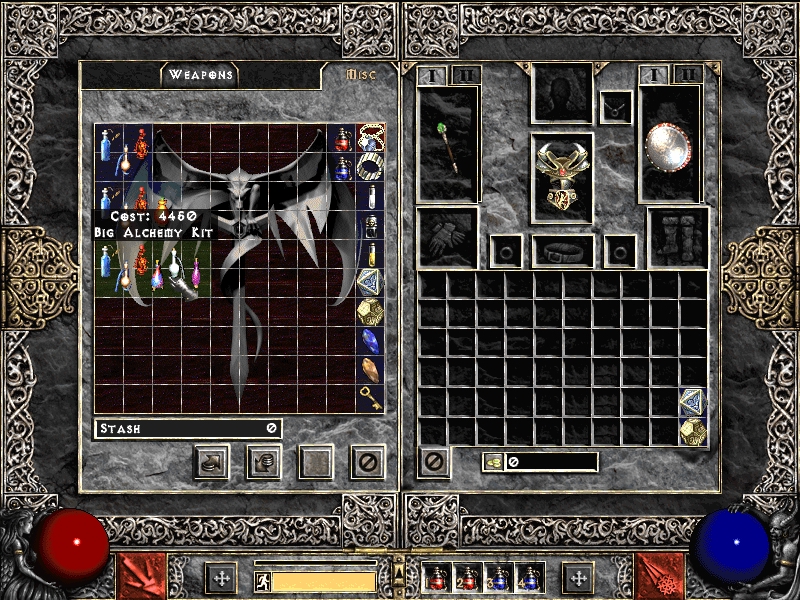
Task: Toggle the run/walk button
Action: click(x=260, y=578)
